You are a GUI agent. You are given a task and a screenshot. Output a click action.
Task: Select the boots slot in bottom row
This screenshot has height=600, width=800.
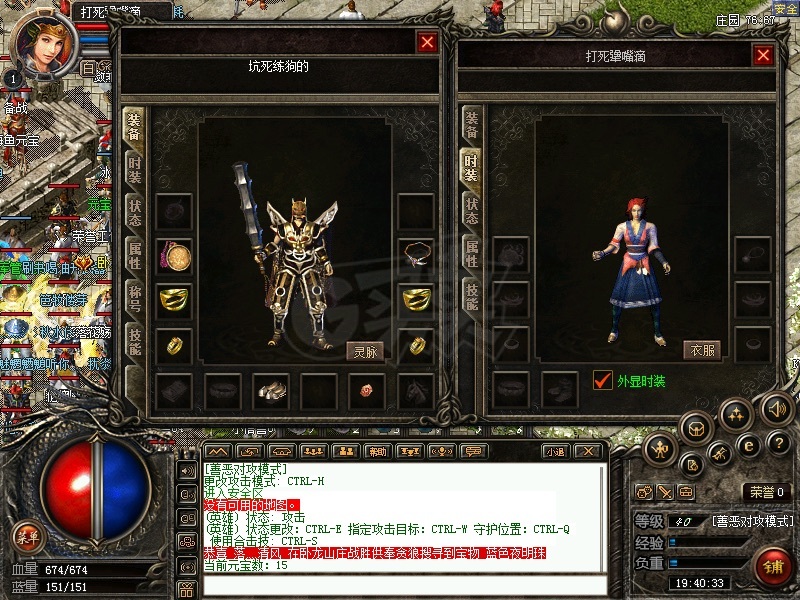pos(271,390)
